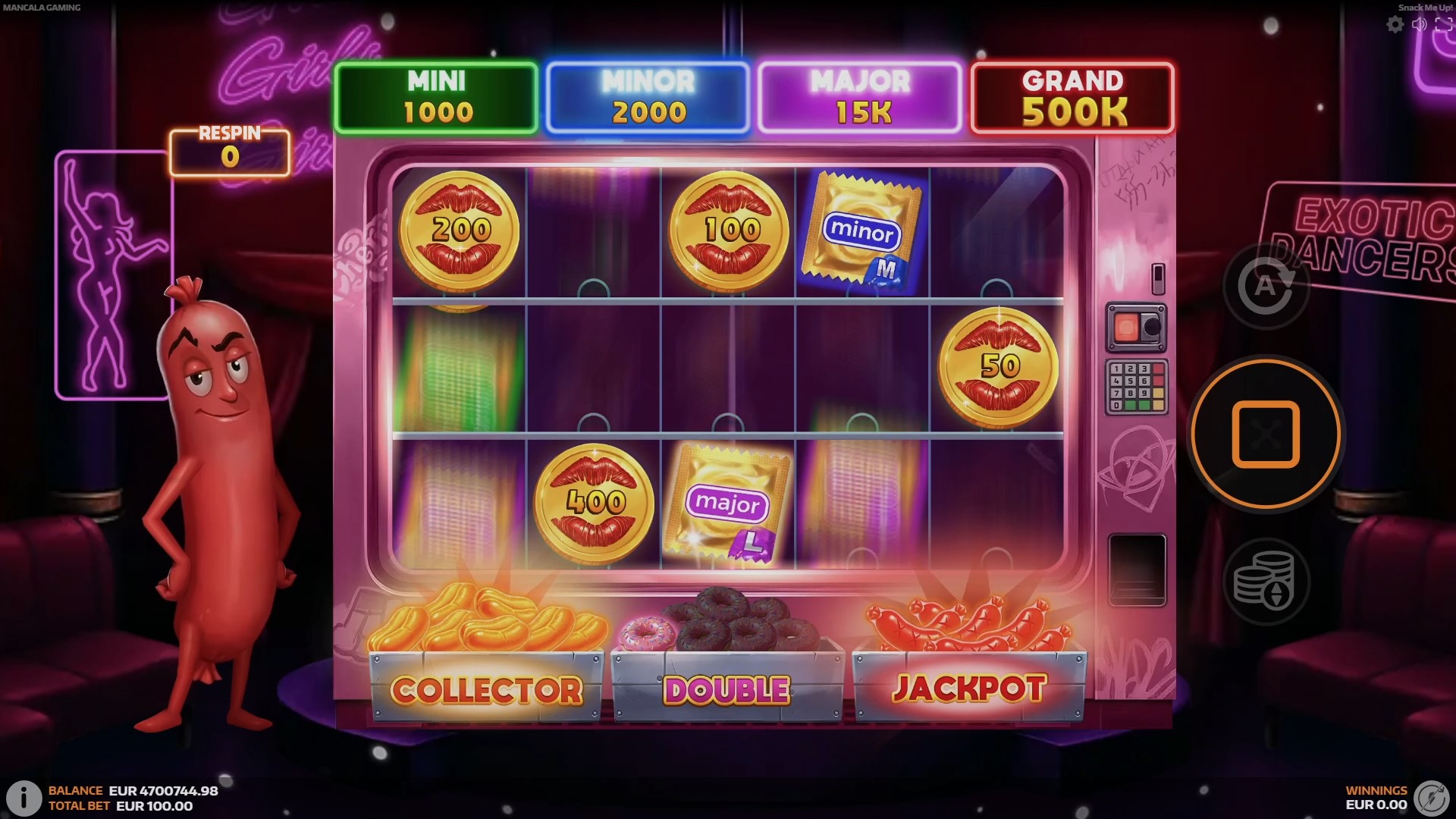Toggle the sound speaker icon
The width and height of the screenshot is (1456, 819).
click(x=1420, y=25)
